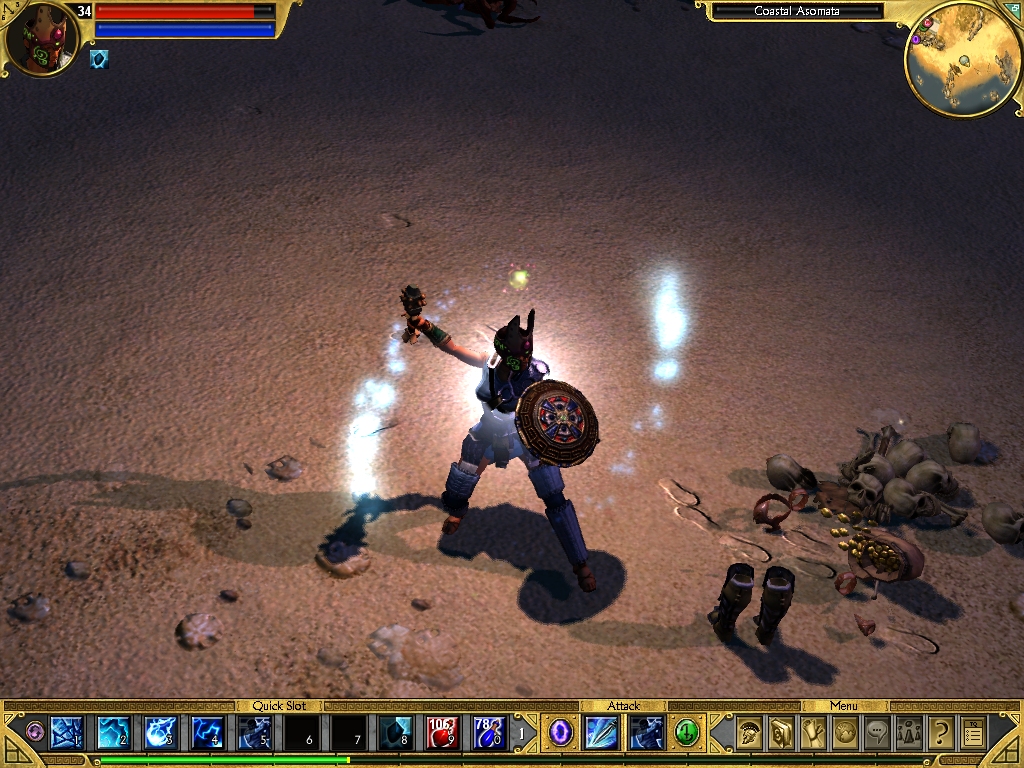
Task: Select the second attack skill with warrior figure
Action: tap(647, 733)
